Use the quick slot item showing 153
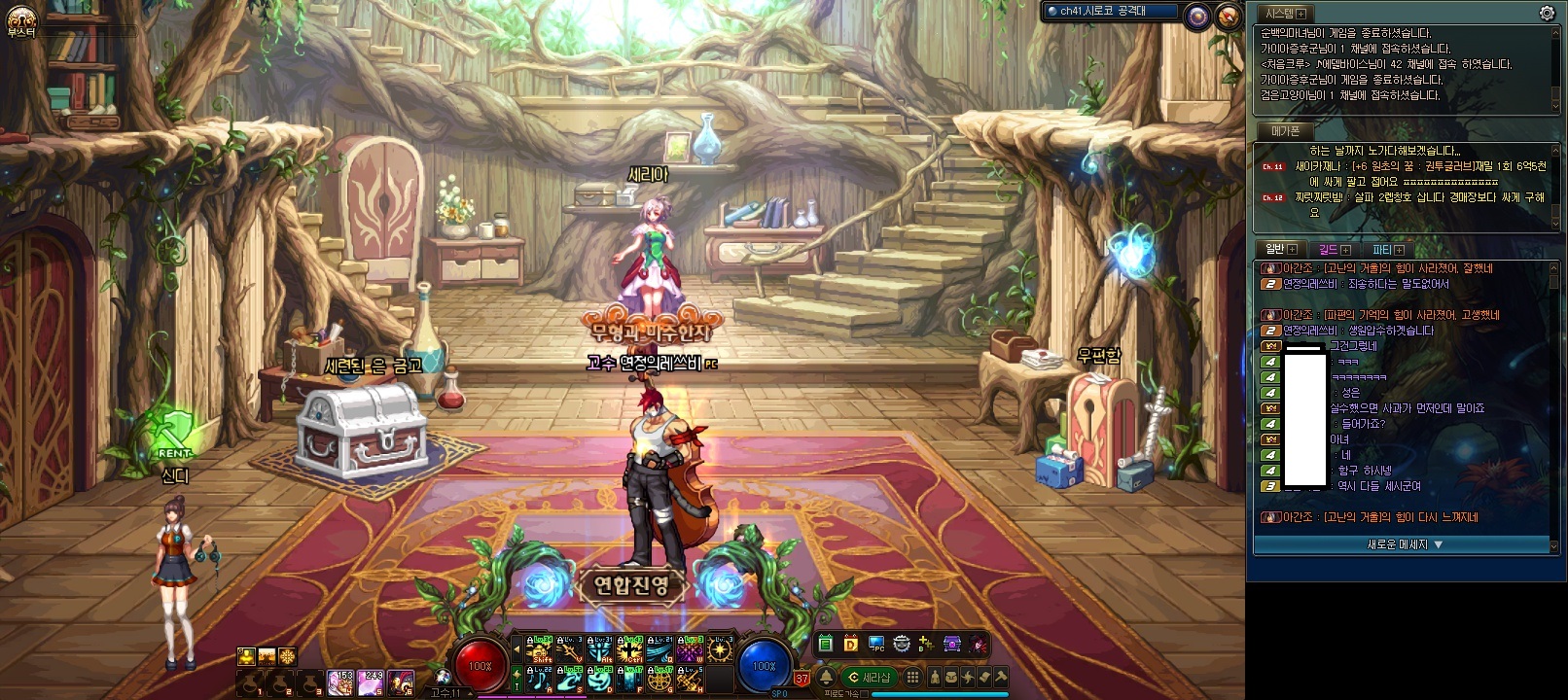Screen dimensions: 1568x700 pos(340,682)
